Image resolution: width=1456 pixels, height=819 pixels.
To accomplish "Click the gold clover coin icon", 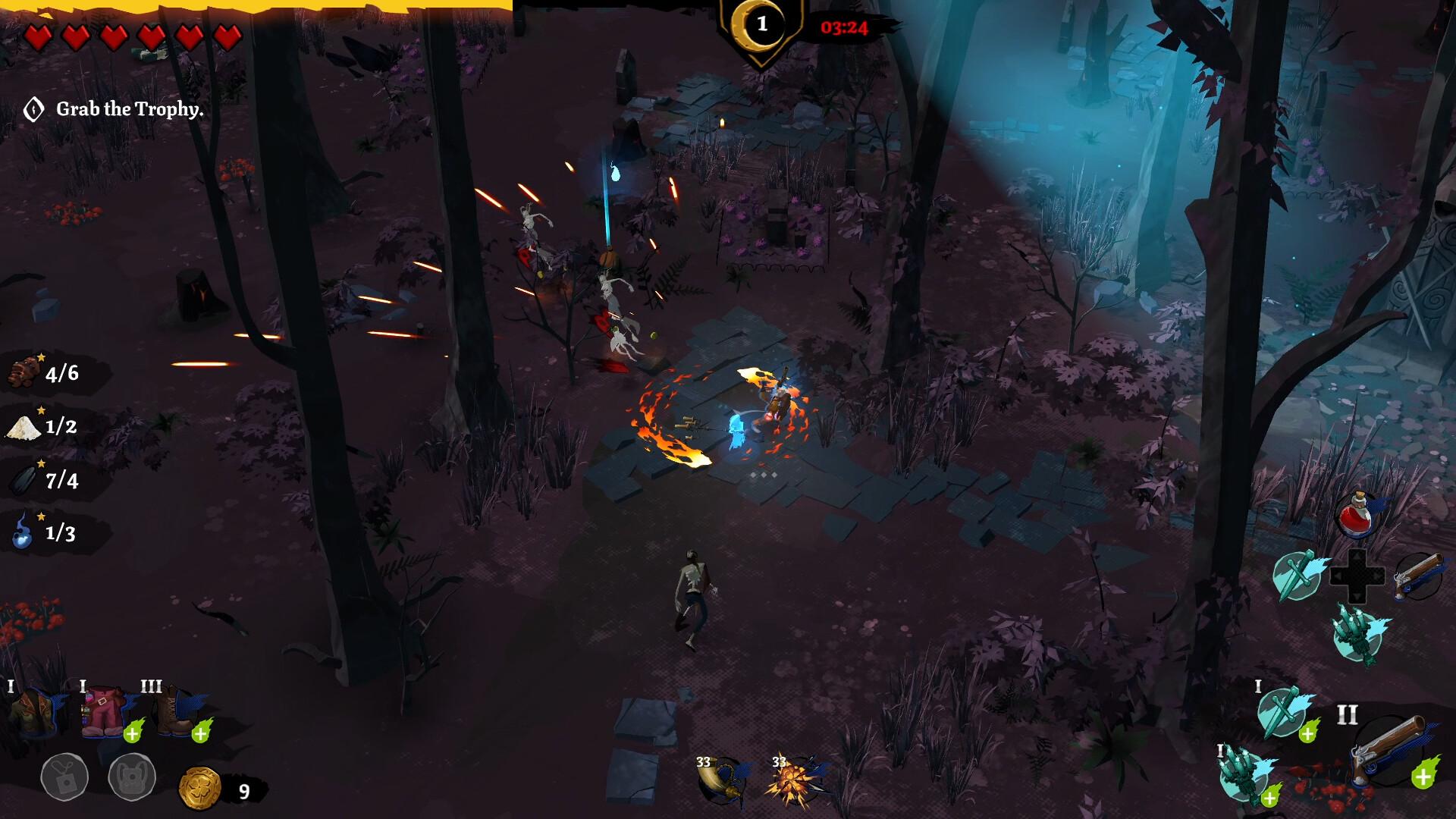I will click(x=199, y=789).
